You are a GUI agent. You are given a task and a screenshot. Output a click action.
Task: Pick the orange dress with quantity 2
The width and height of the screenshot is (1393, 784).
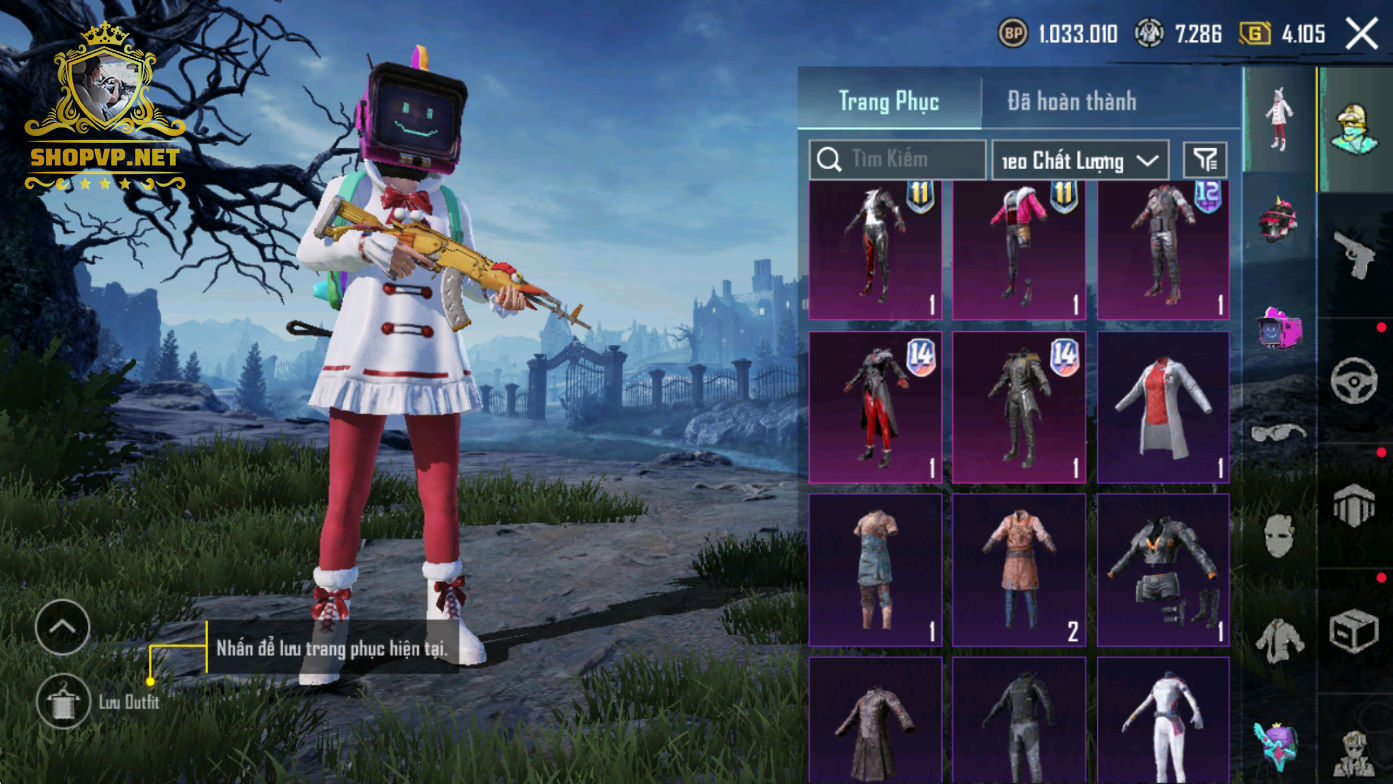click(x=1019, y=570)
